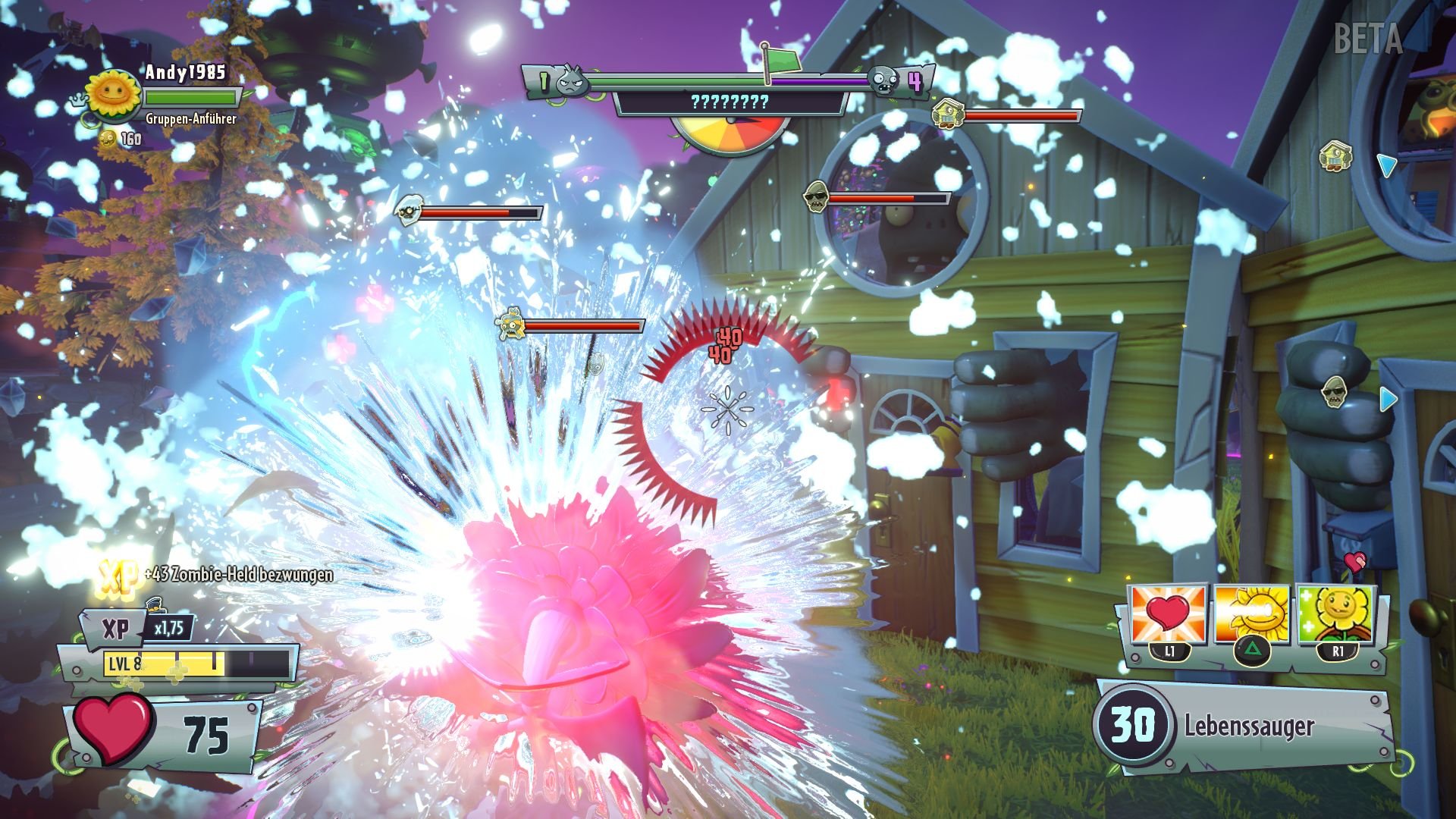The width and height of the screenshot is (1456, 819).
Task: Click the colored spinner wheel below flag
Action: point(730,136)
